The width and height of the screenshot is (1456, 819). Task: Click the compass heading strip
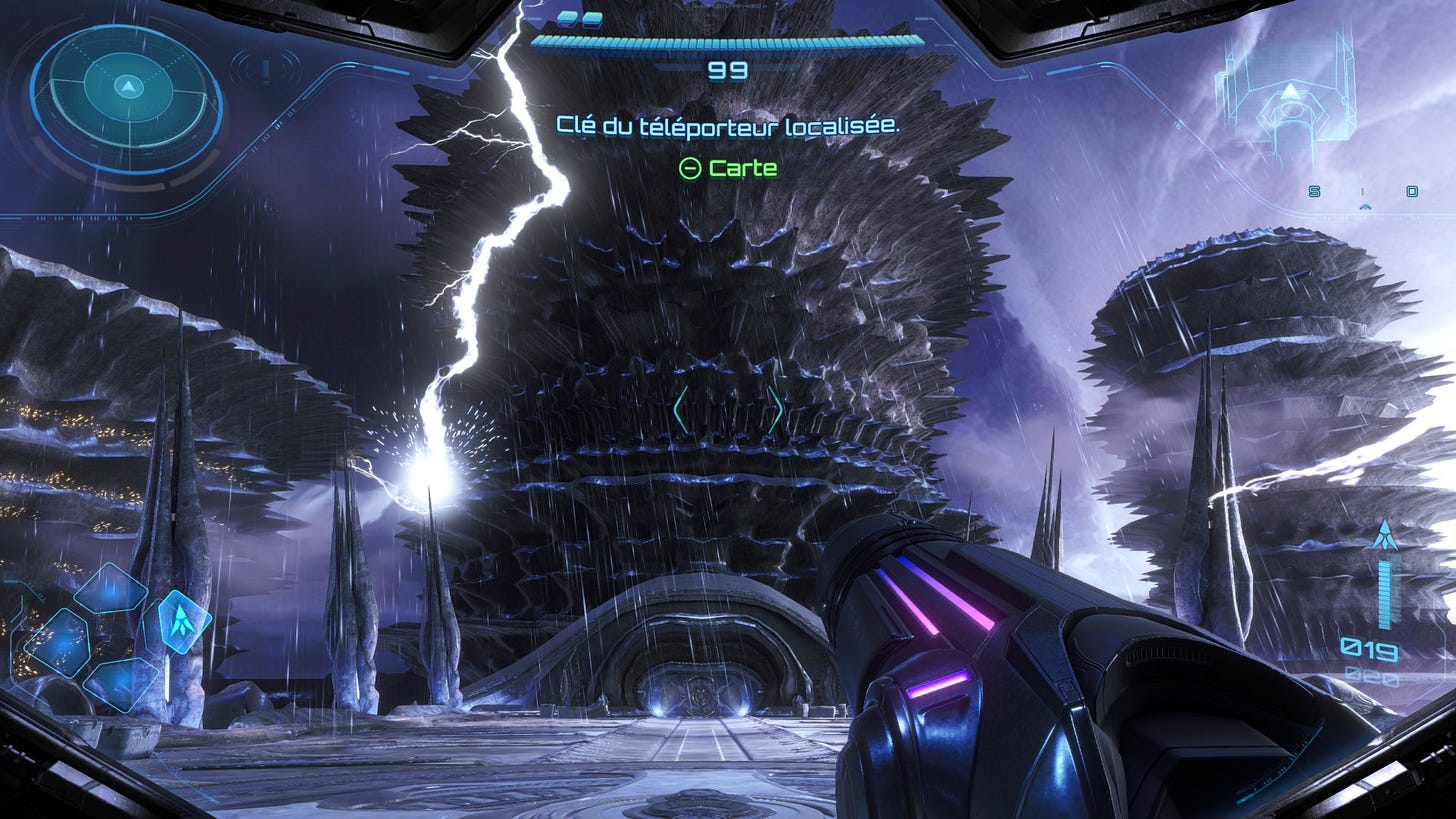[1364, 193]
